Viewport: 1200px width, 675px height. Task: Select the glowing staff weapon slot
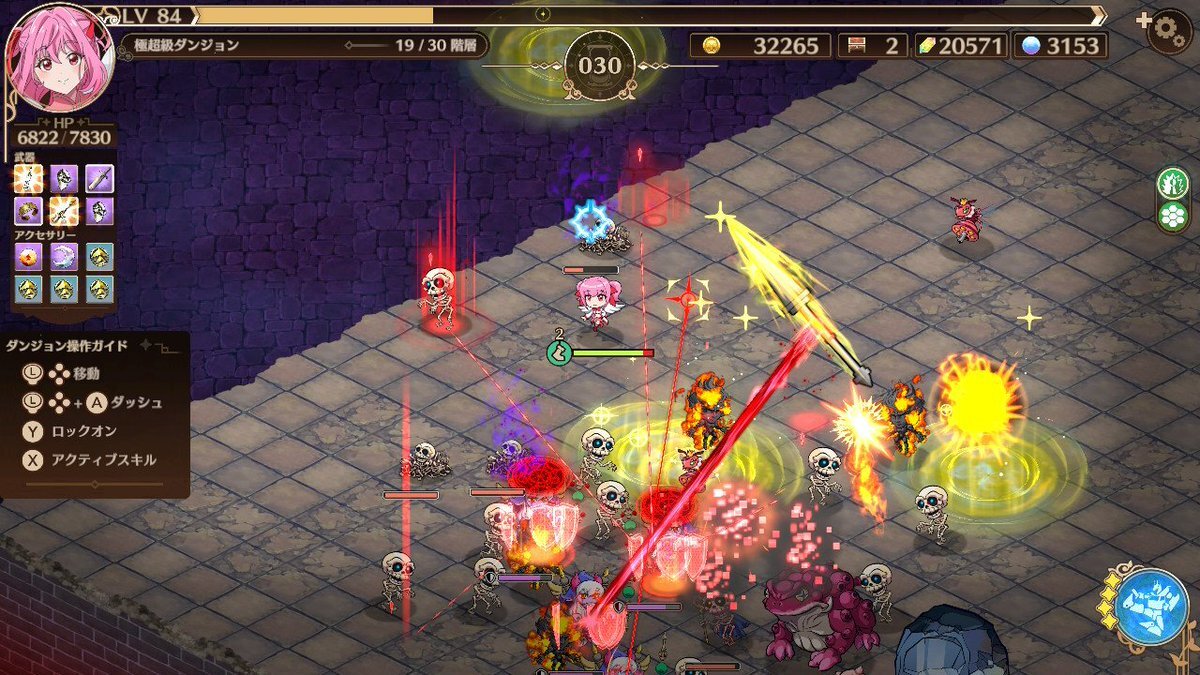click(x=65, y=210)
